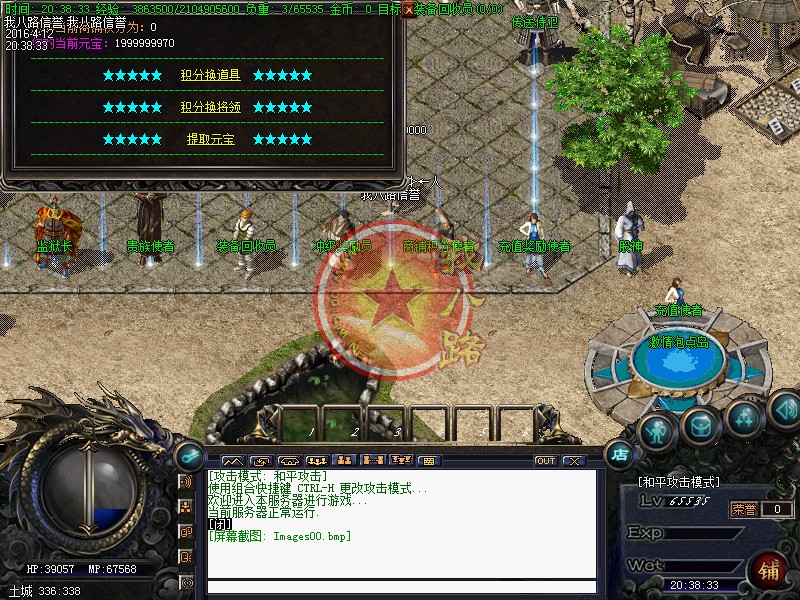Select the 积分换道具 exchange link
800x600 pixels.
210,75
